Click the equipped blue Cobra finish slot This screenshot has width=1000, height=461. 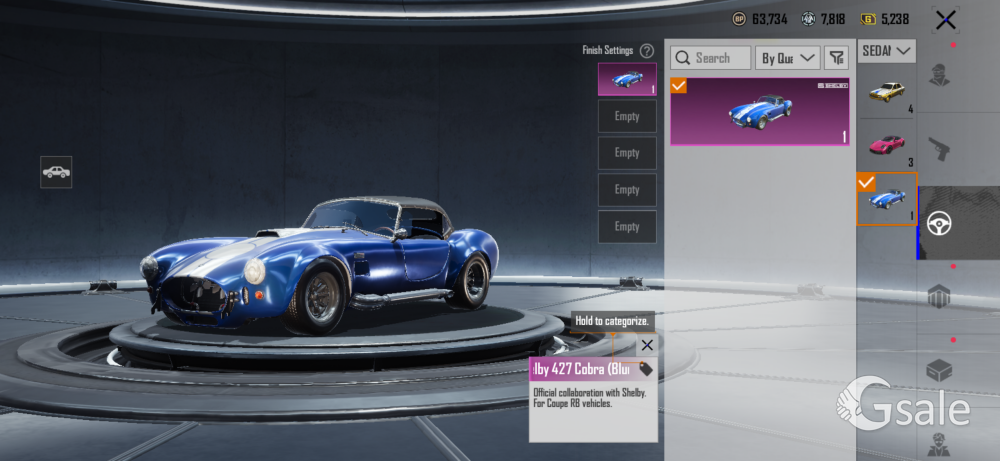pos(627,79)
